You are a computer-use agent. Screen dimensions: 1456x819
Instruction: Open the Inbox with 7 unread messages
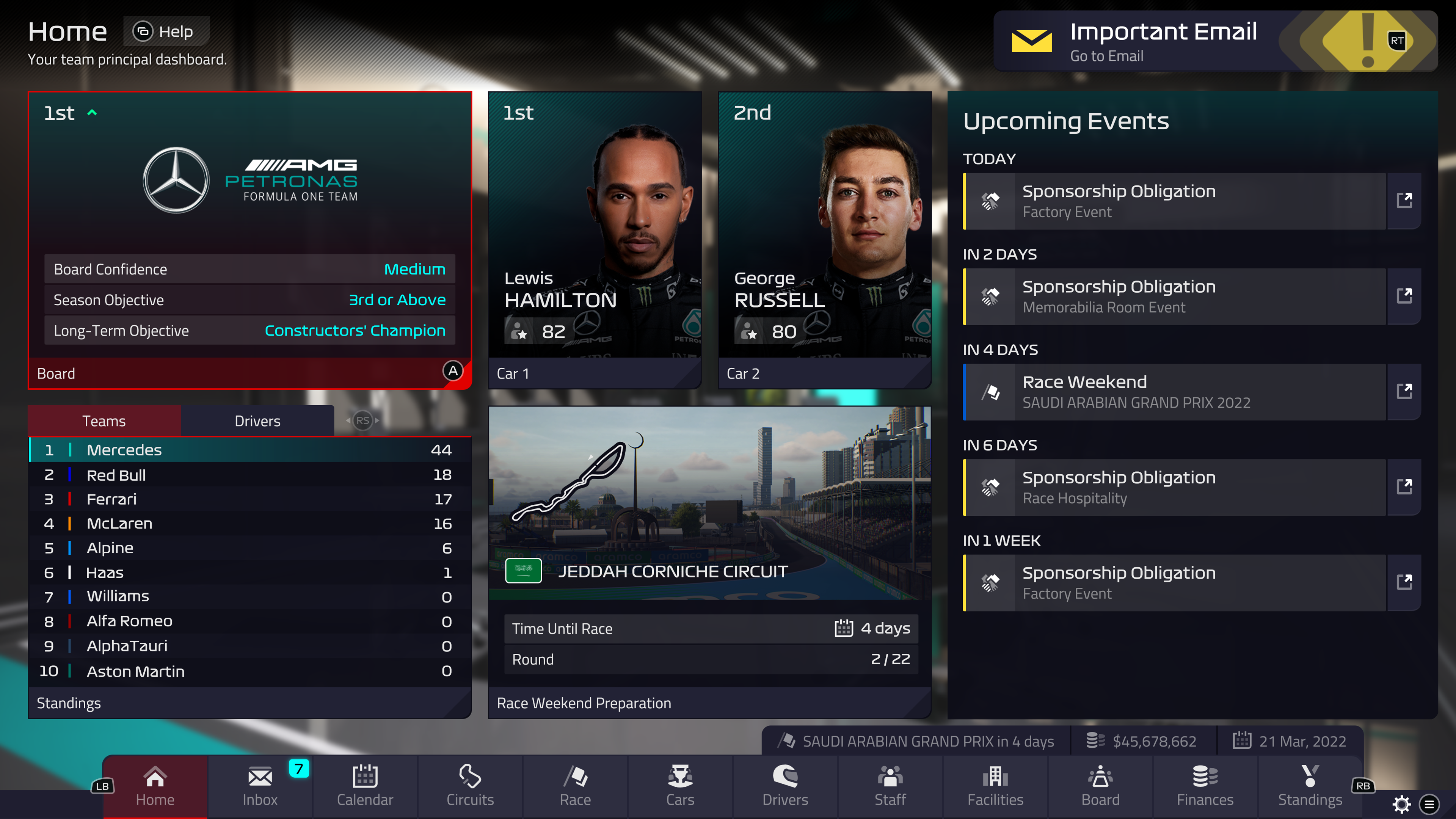[259, 786]
